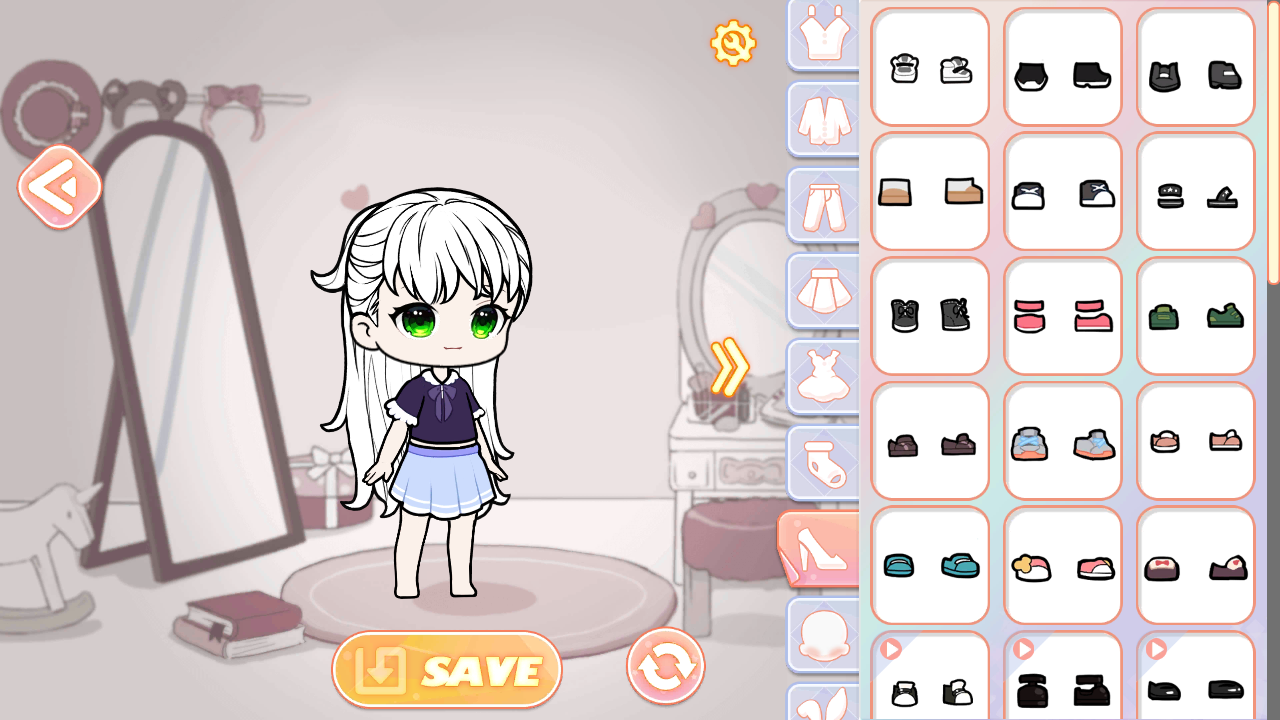The image size is (1280, 720).
Task: Click the left-side back arrow chevron
Action: 60,186
